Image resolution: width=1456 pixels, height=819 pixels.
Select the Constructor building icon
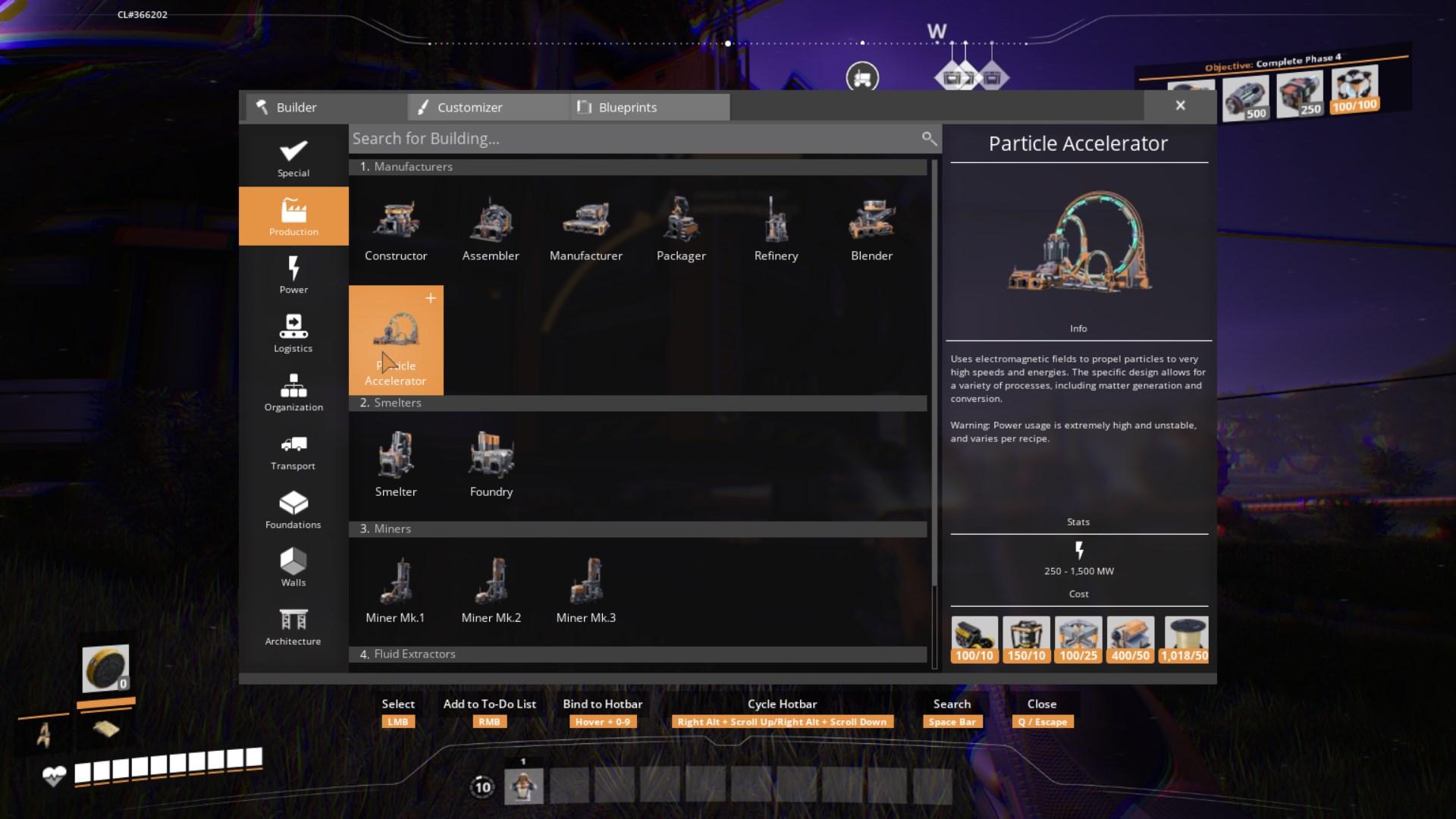tap(396, 224)
